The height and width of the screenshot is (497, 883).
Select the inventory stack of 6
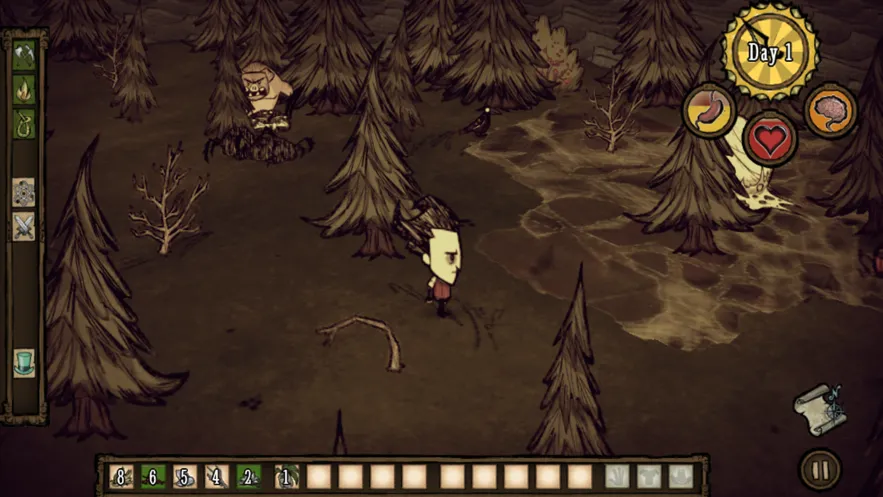point(153,476)
